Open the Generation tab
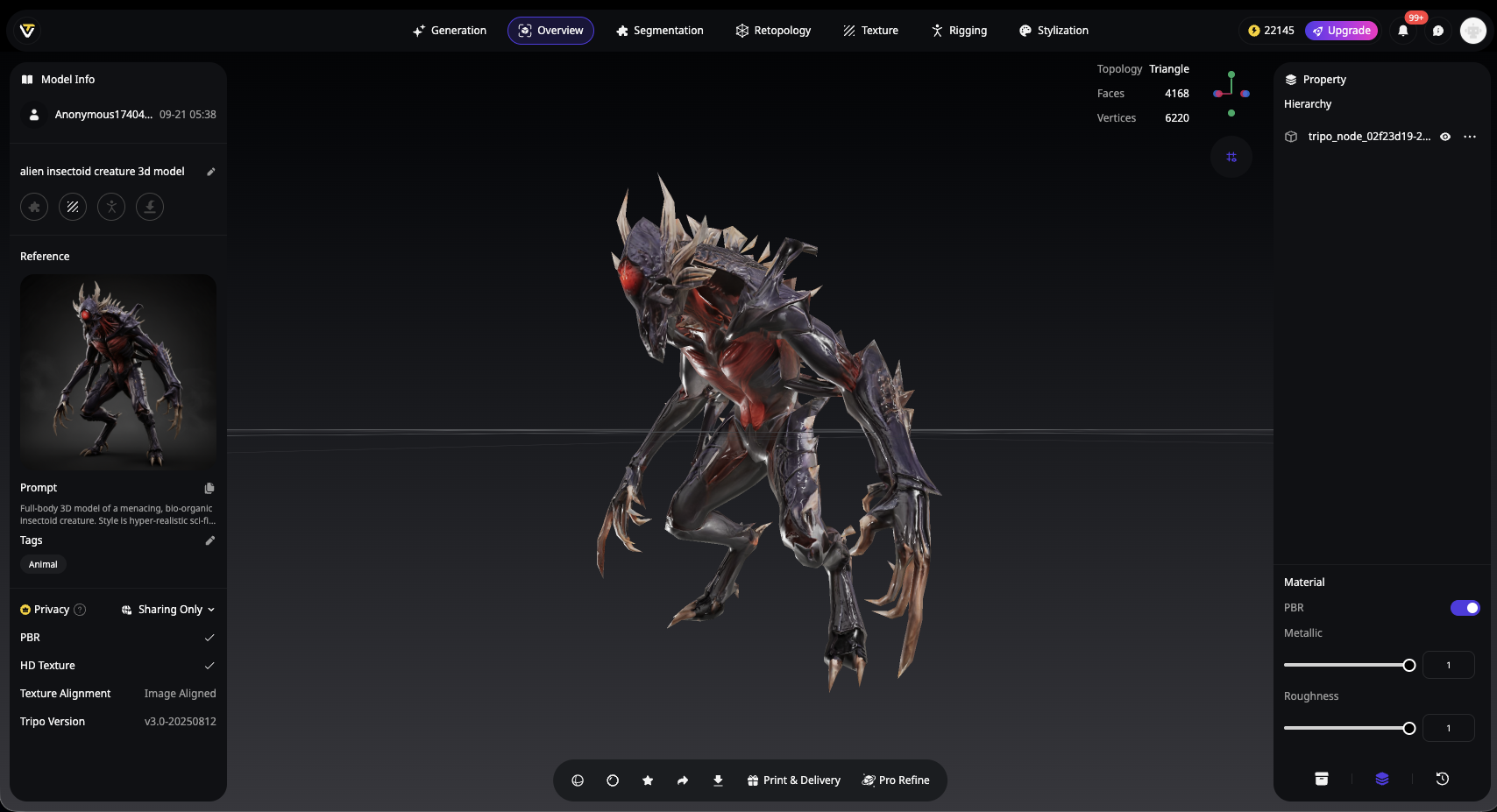Screen dimensions: 1497x812 point(450,31)
